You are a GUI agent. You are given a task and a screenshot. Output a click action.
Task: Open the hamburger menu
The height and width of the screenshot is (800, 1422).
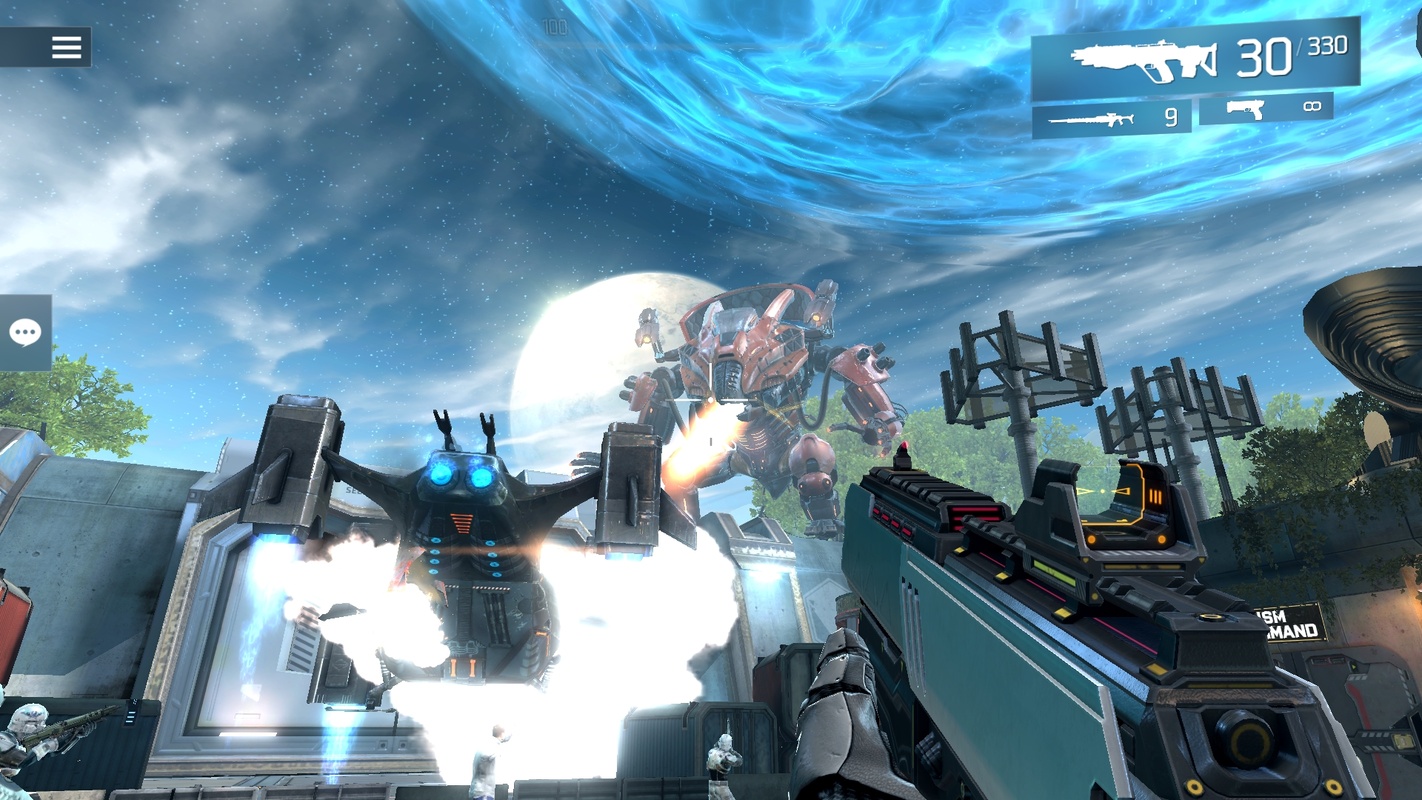[66, 47]
